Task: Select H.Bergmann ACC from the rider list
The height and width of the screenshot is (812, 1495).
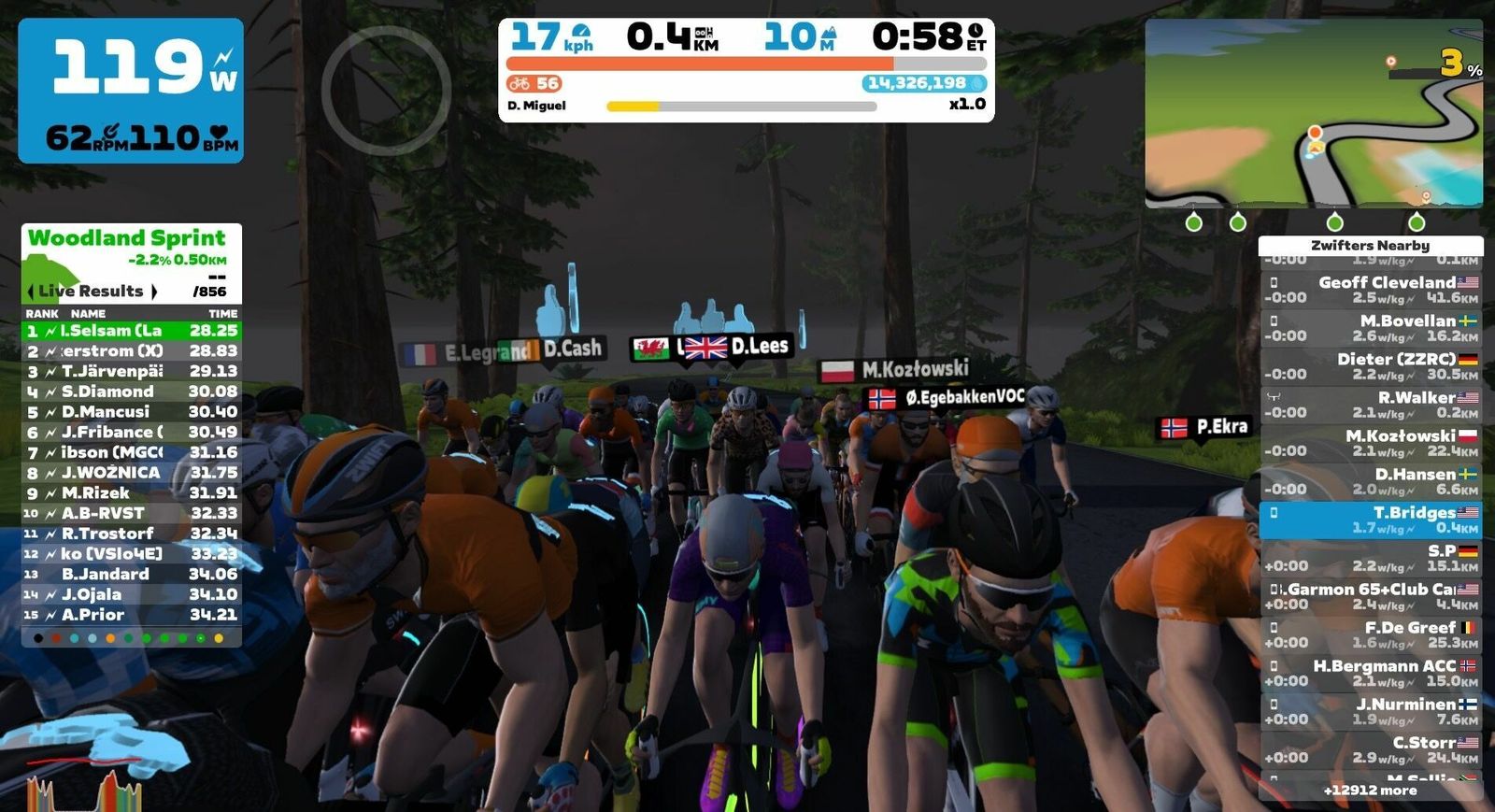Action: (x=1370, y=673)
